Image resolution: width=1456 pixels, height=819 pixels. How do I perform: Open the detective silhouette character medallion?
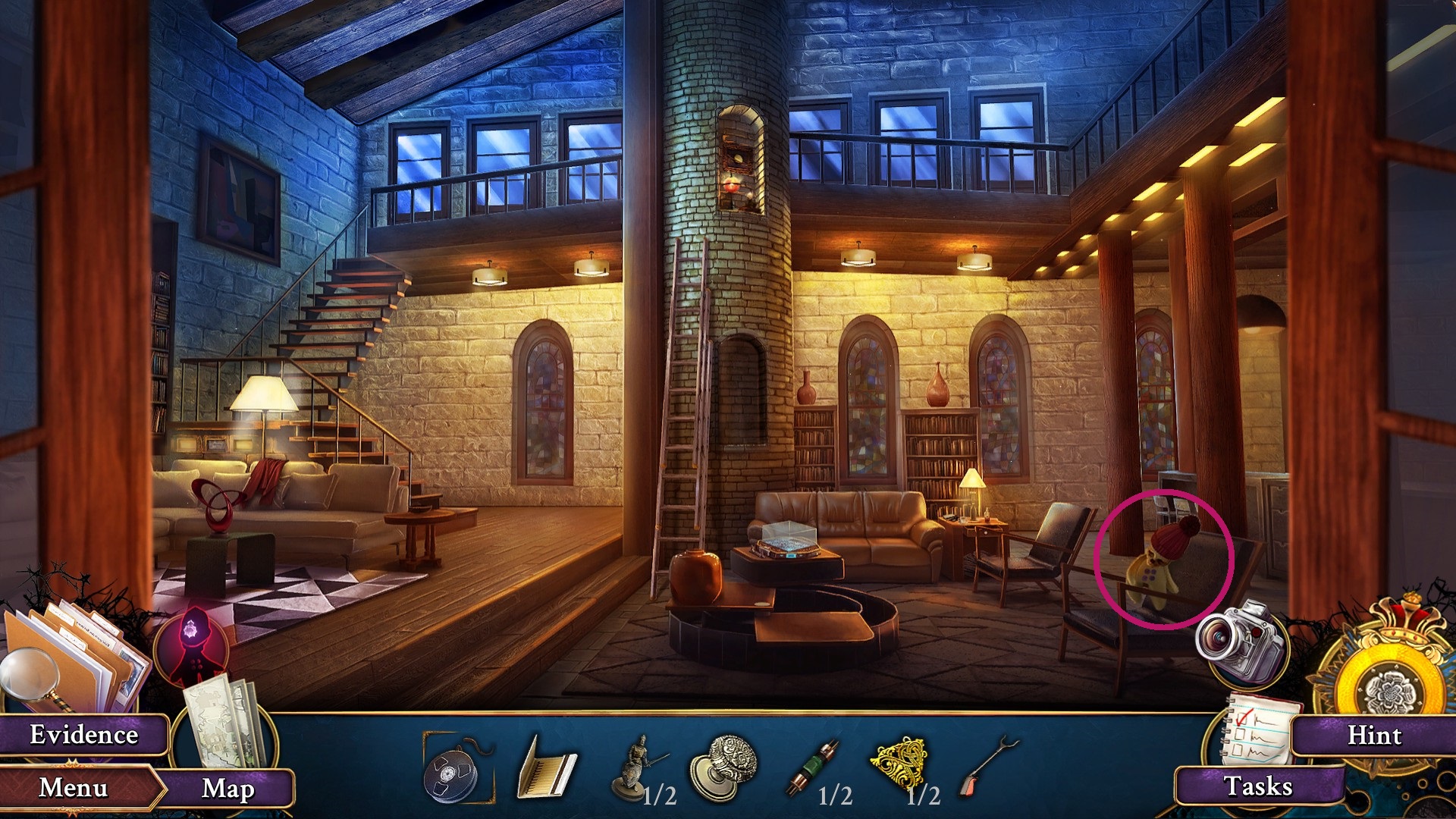(x=194, y=642)
